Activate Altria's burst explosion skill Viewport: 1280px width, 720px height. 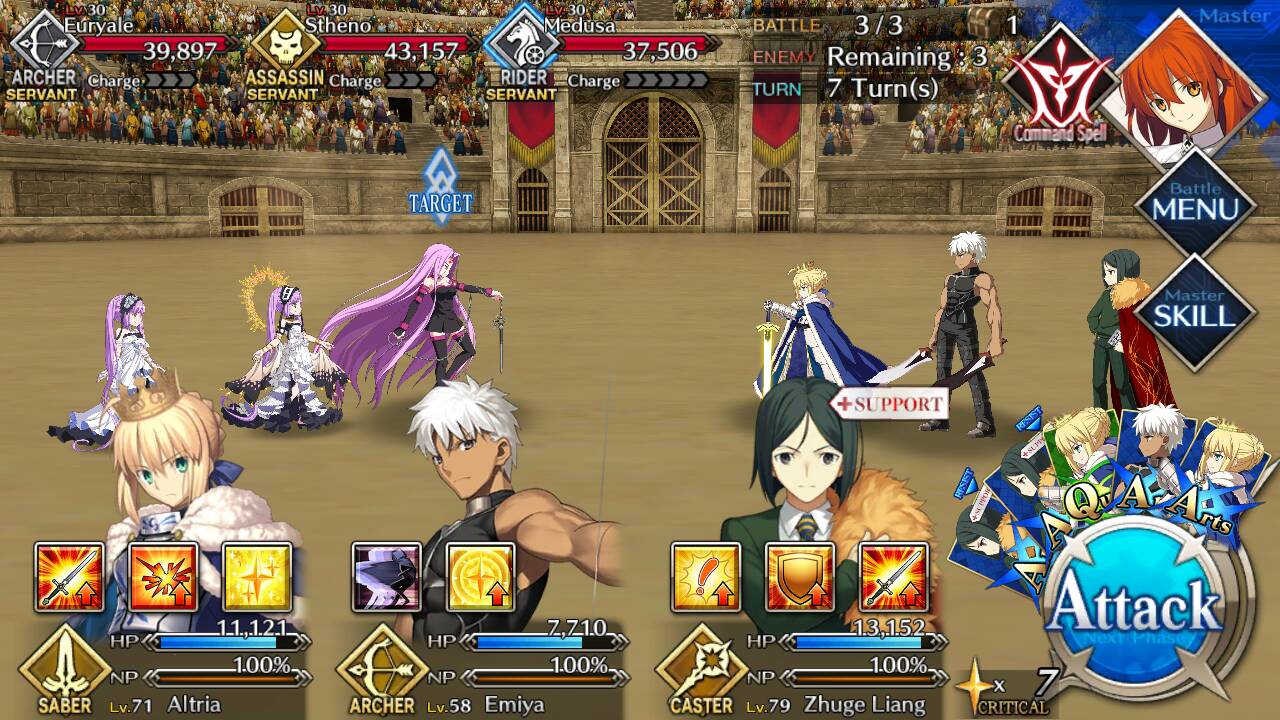[163, 577]
